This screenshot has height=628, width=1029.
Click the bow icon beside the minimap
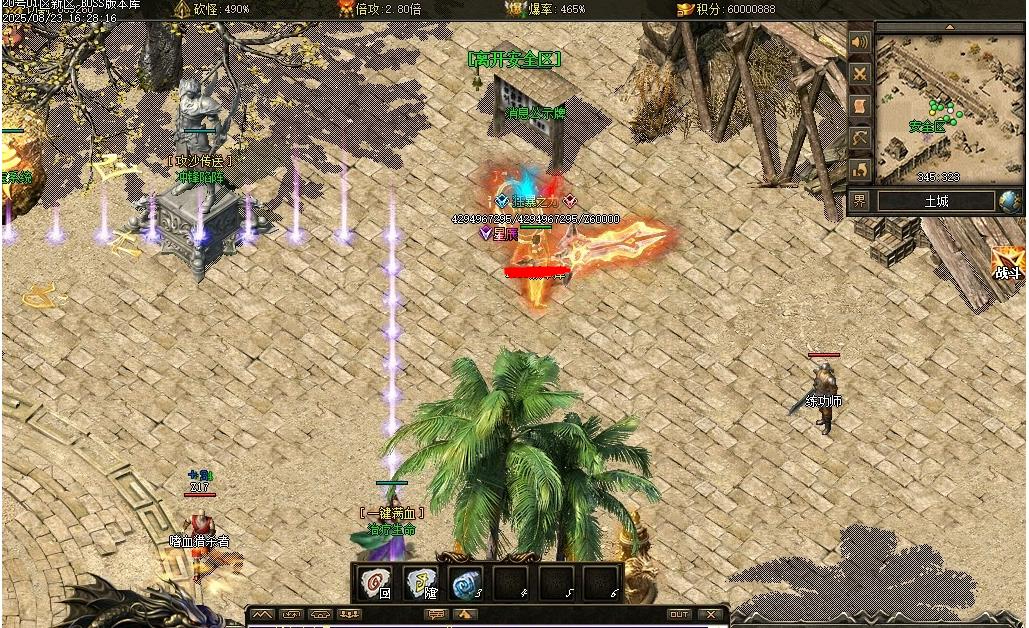tap(859, 137)
